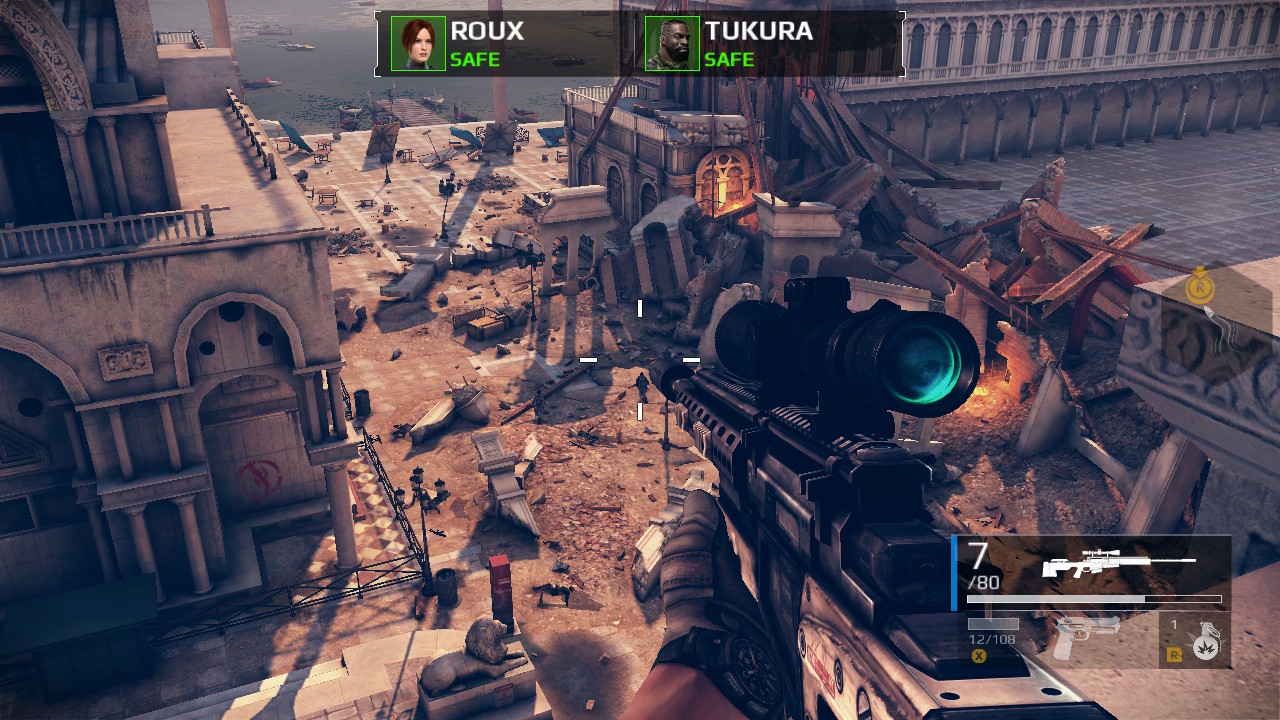Click Roux's squad portrait
The image size is (1280, 720).
pos(418,44)
